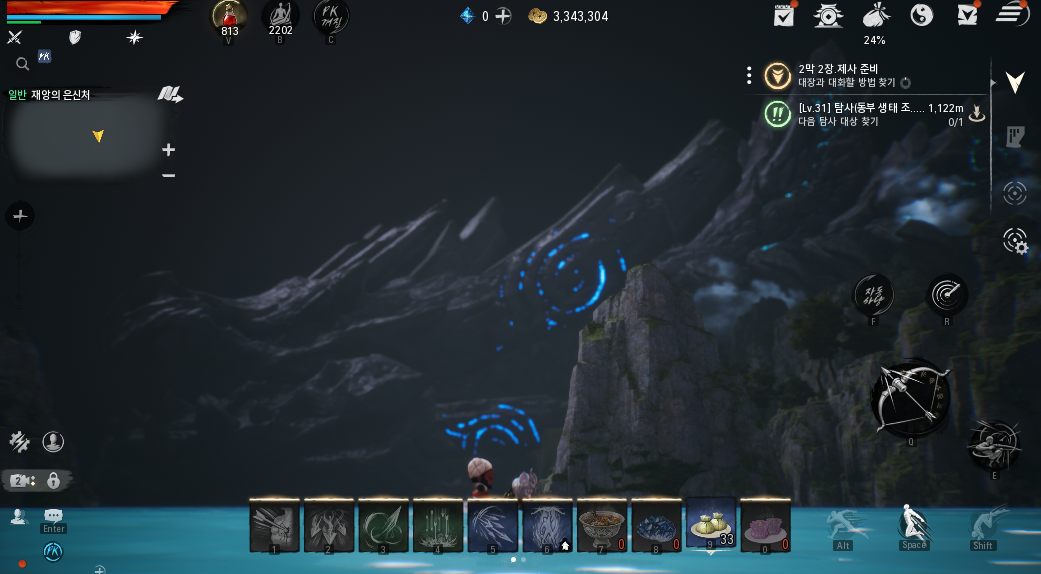Open the chat speech bubble button

[53, 515]
